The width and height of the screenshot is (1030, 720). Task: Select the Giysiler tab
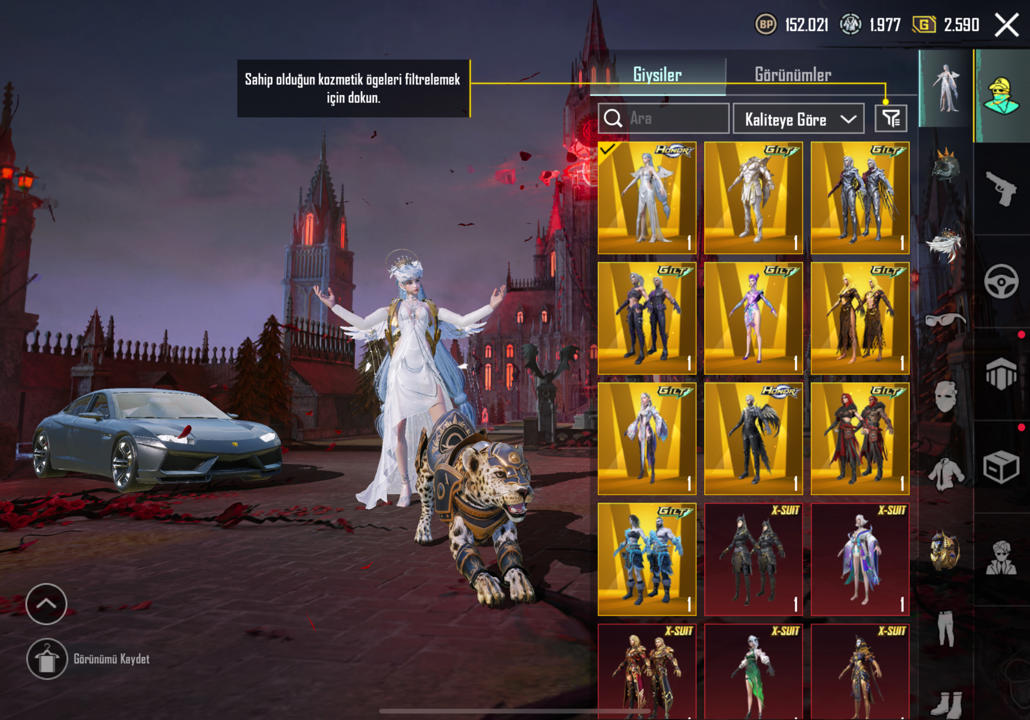(x=657, y=75)
